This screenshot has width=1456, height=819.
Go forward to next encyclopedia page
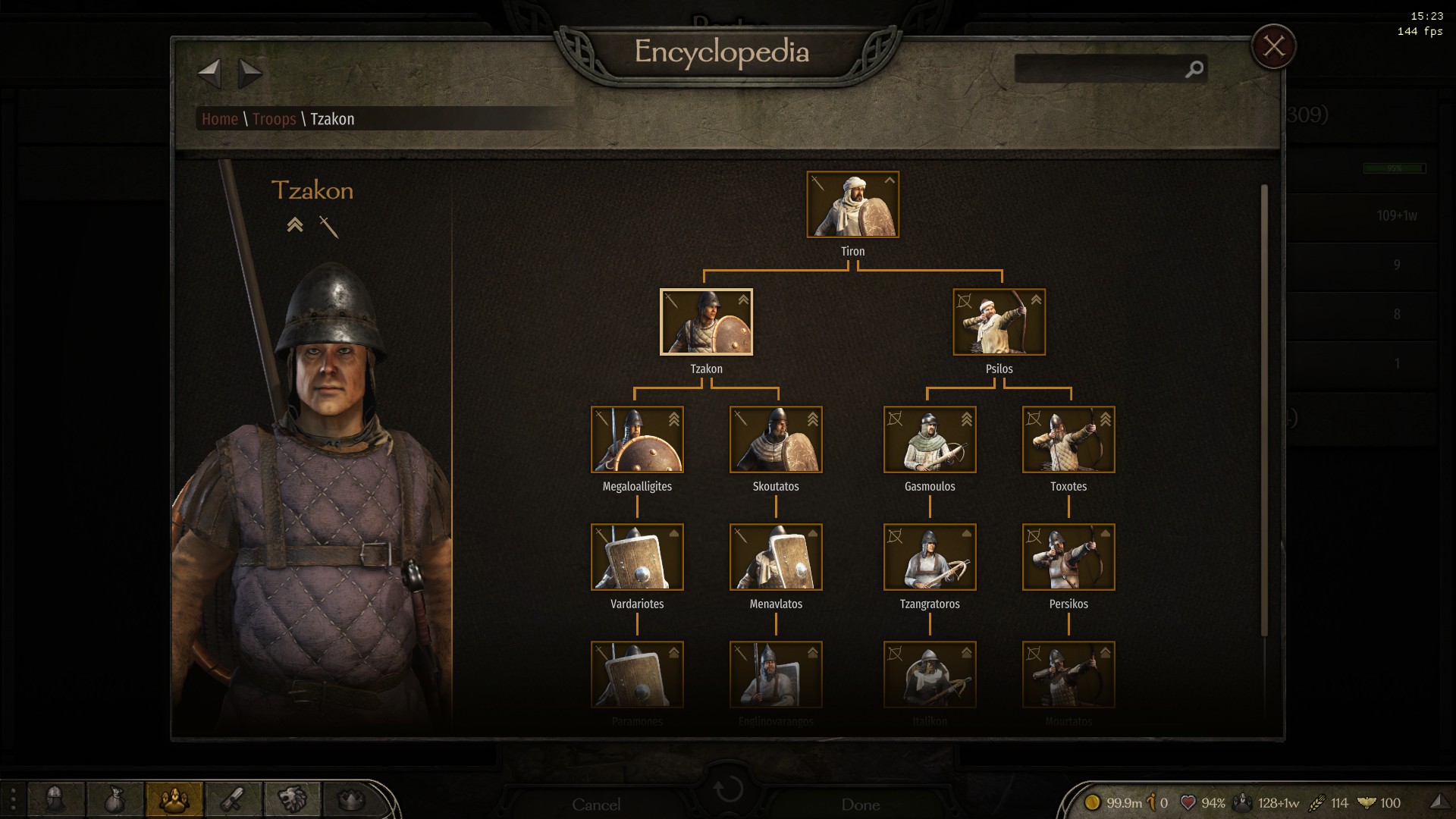pos(249,74)
